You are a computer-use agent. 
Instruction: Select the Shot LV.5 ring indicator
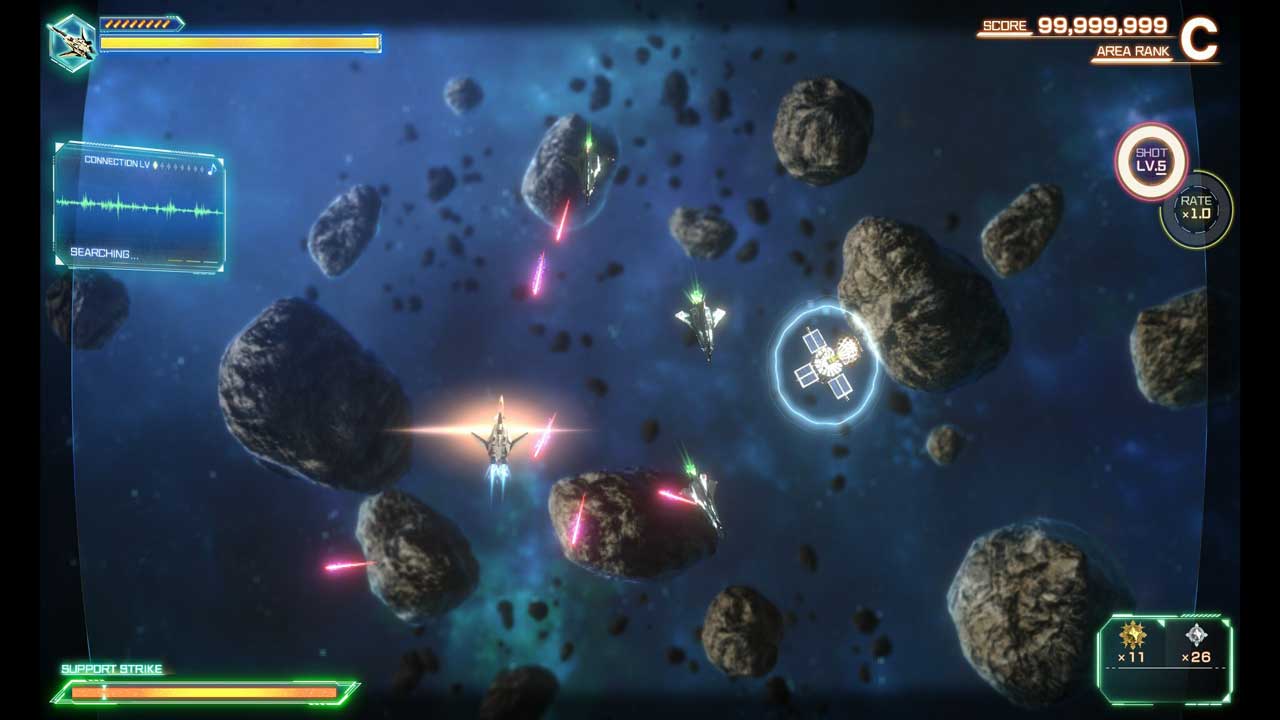[x=1151, y=160]
